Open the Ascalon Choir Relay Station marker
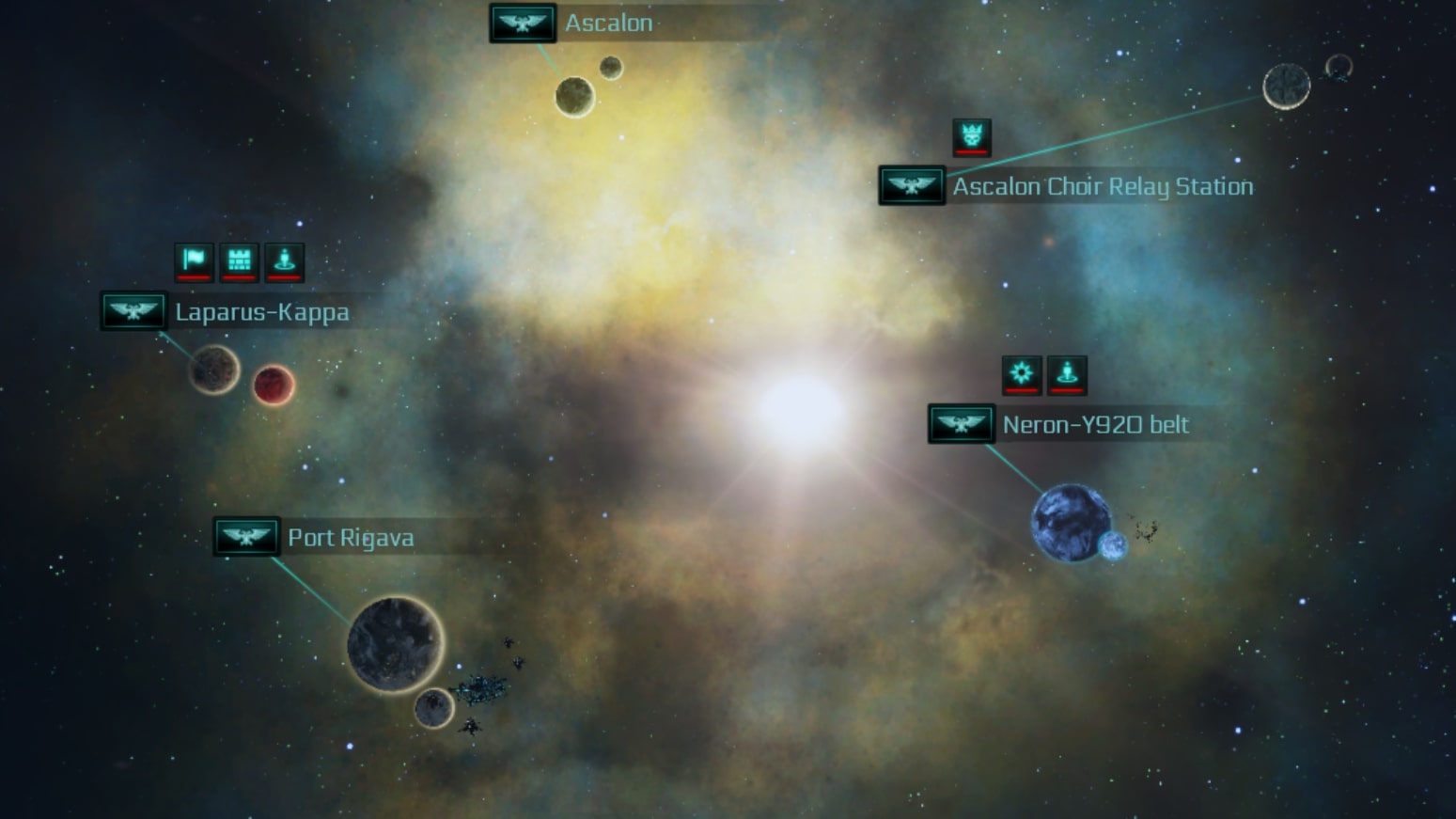This screenshot has width=1456, height=819. 912,185
